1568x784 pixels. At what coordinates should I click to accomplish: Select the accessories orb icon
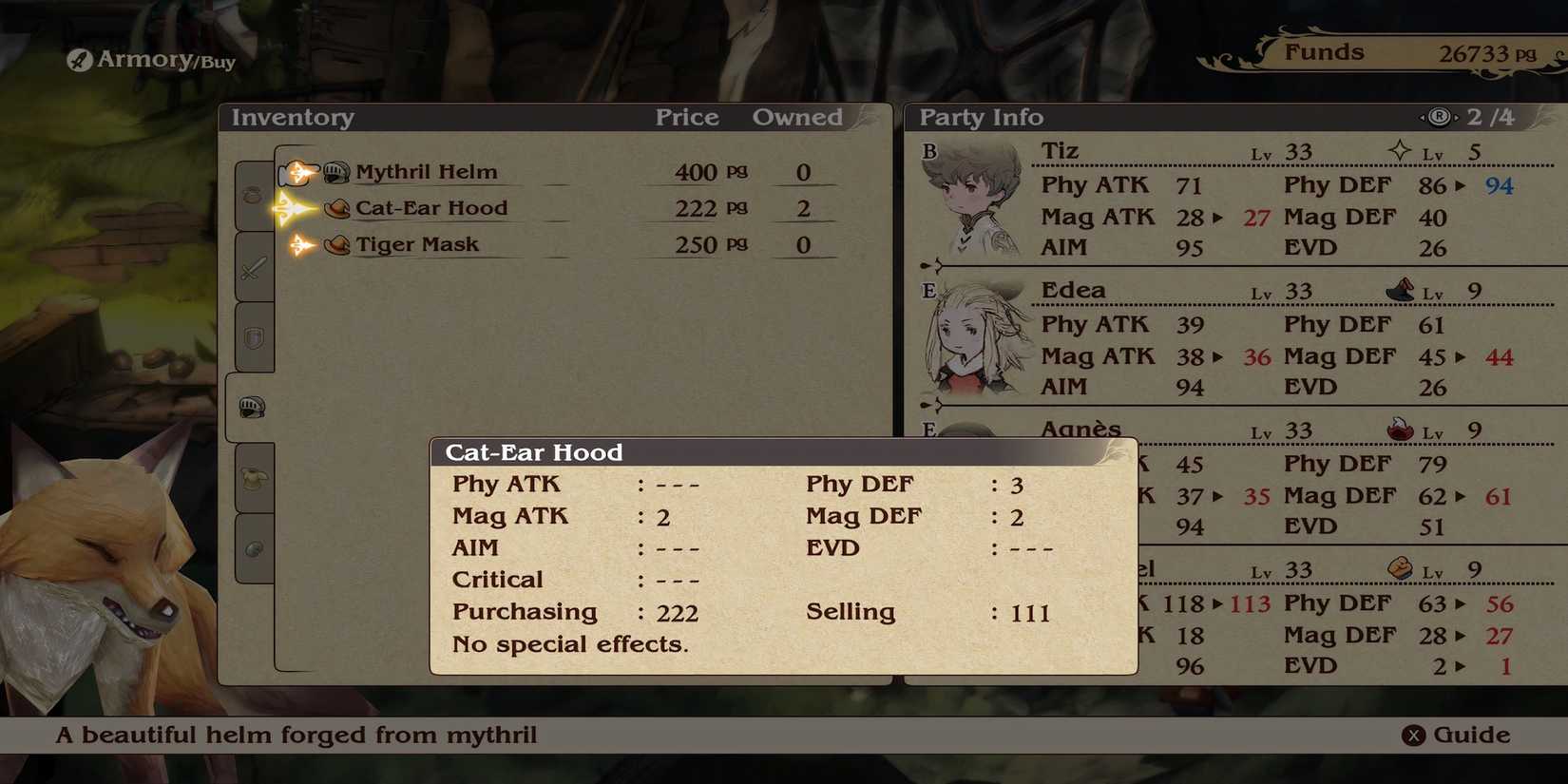[252, 546]
